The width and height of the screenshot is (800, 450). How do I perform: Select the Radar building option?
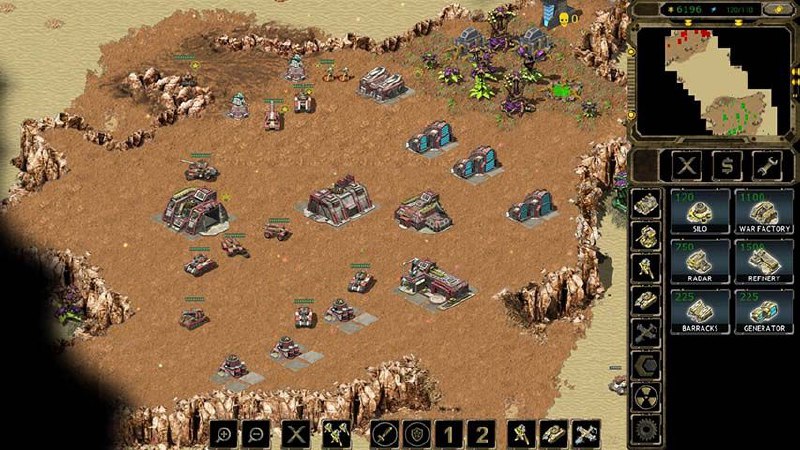(x=698, y=262)
